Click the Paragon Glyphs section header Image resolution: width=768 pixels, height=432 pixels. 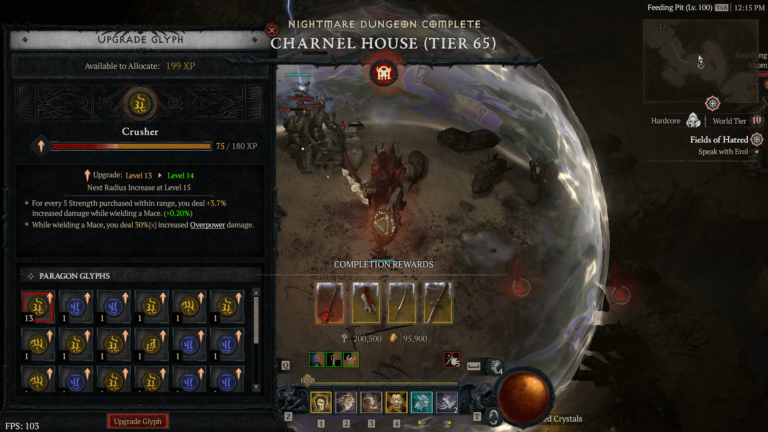[x=75, y=275]
